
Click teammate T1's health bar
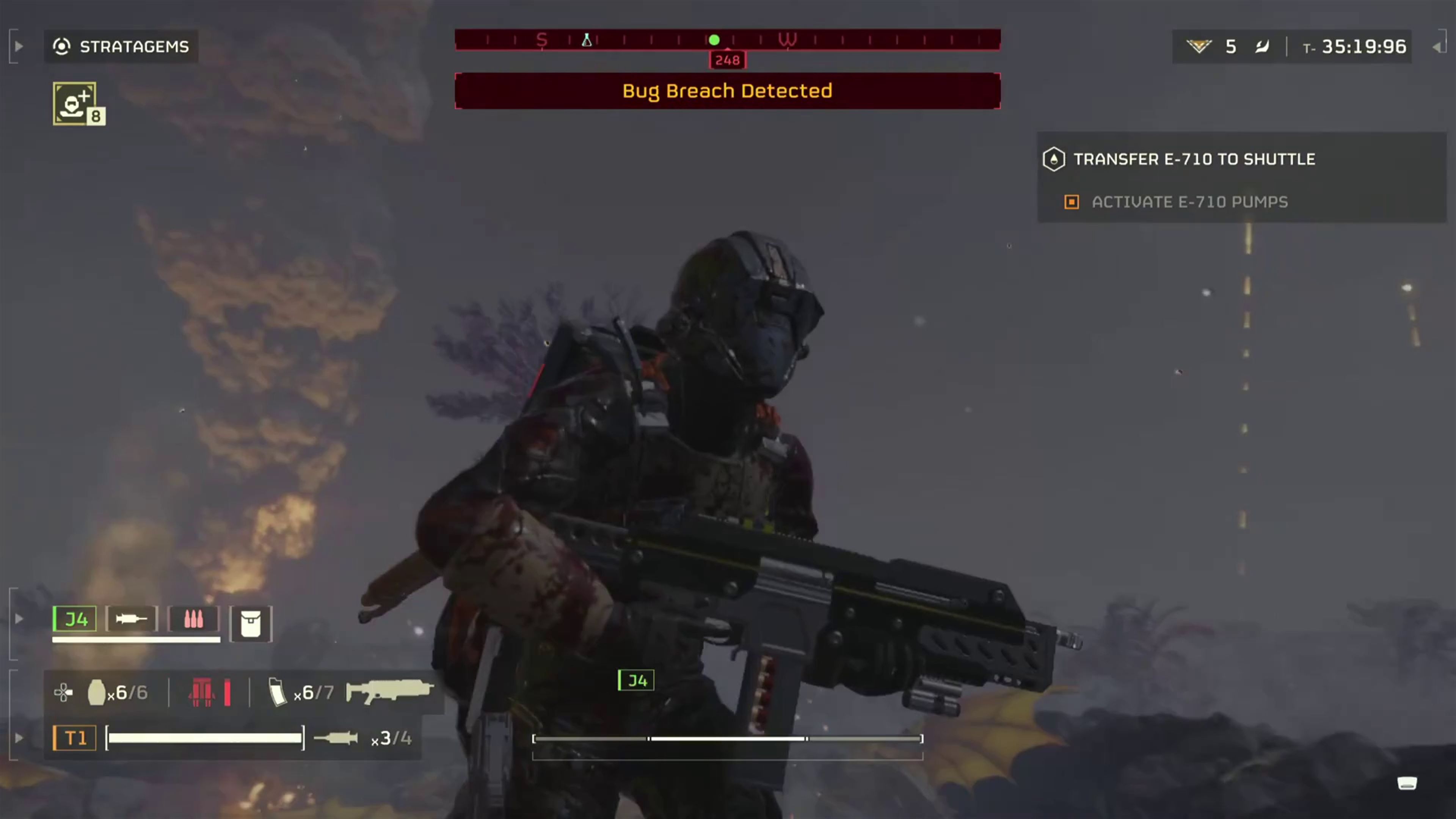click(x=205, y=738)
